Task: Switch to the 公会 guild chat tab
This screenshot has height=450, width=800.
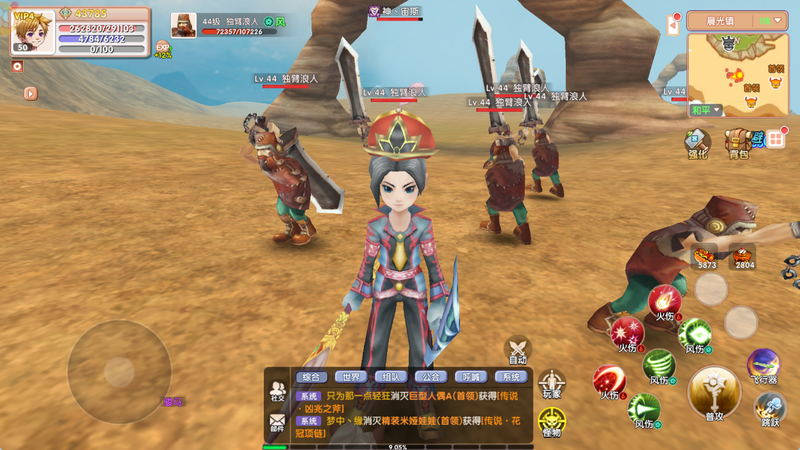Action: [430, 377]
